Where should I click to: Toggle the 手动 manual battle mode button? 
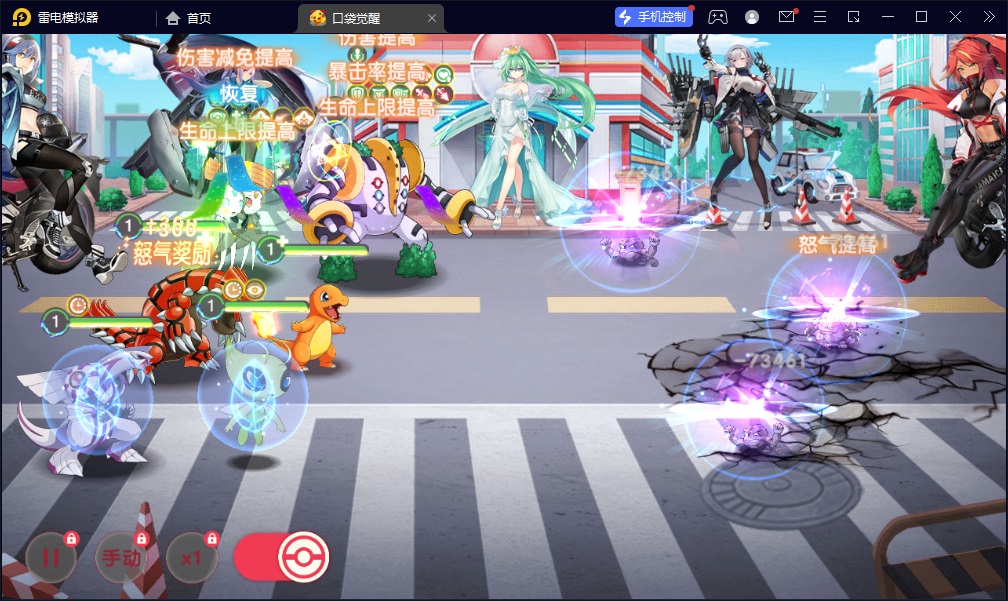(119, 558)
